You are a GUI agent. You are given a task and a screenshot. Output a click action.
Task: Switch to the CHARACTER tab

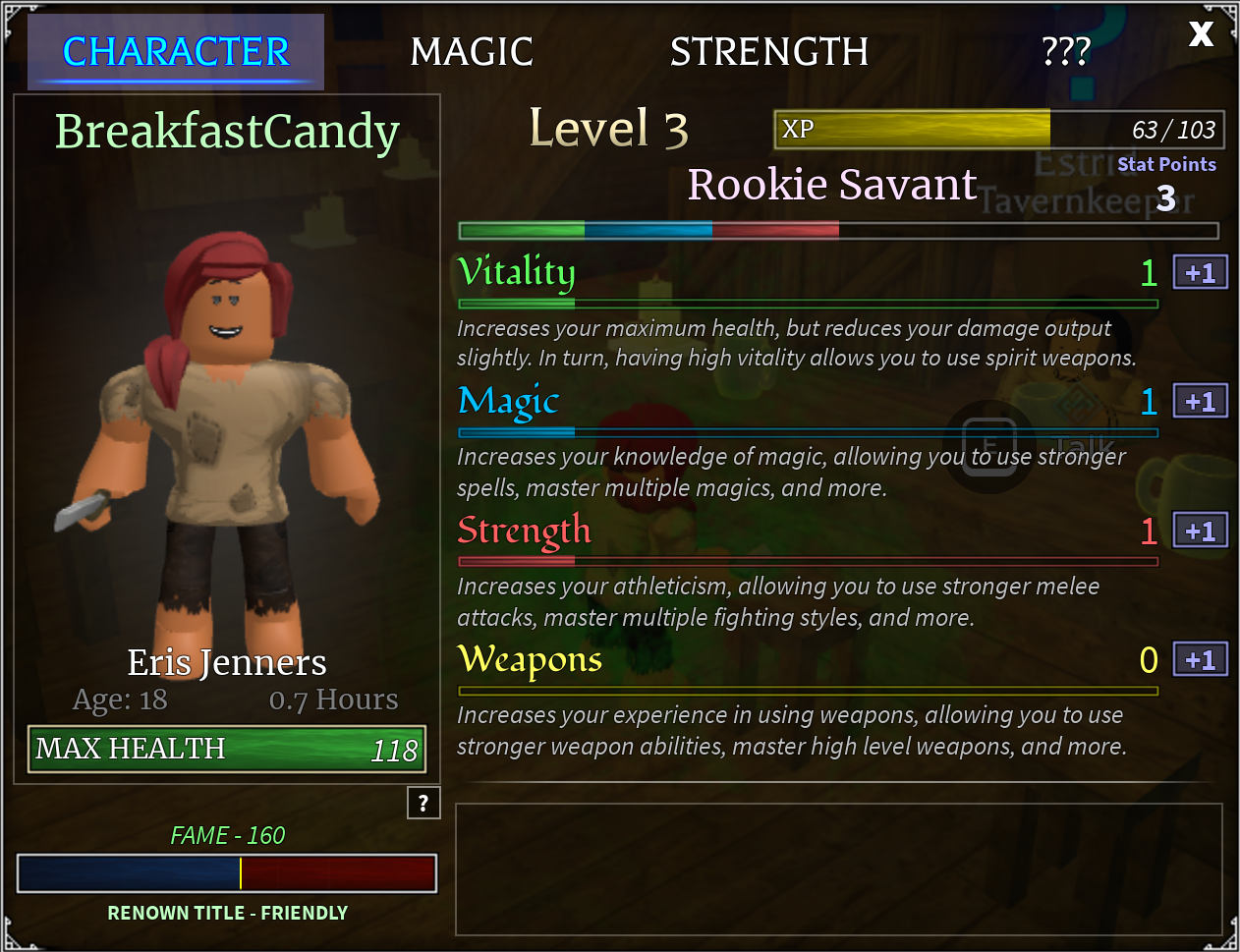coord(176,52)
